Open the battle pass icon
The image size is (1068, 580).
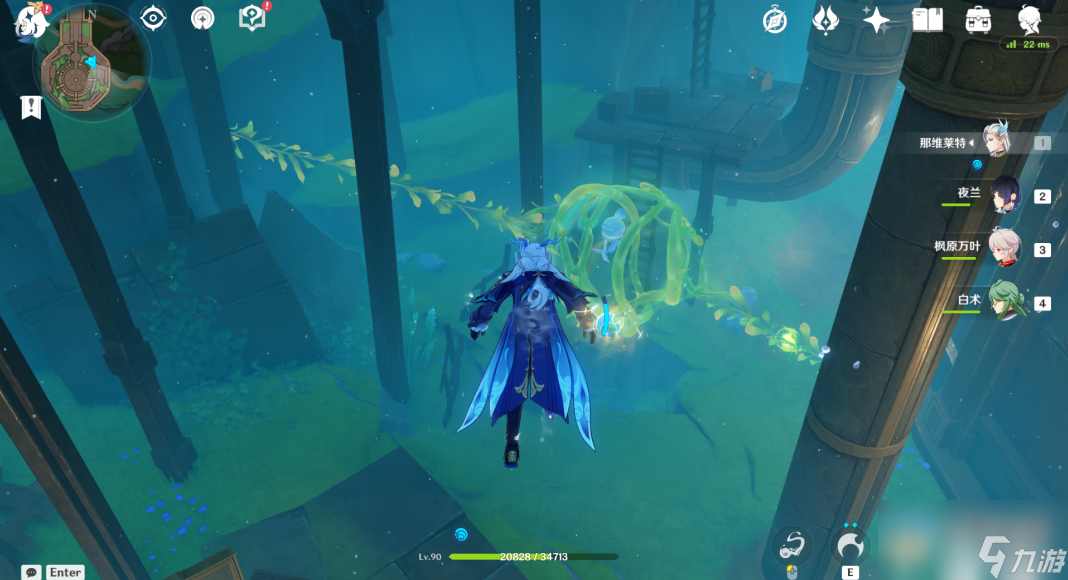tap(826, 19)
